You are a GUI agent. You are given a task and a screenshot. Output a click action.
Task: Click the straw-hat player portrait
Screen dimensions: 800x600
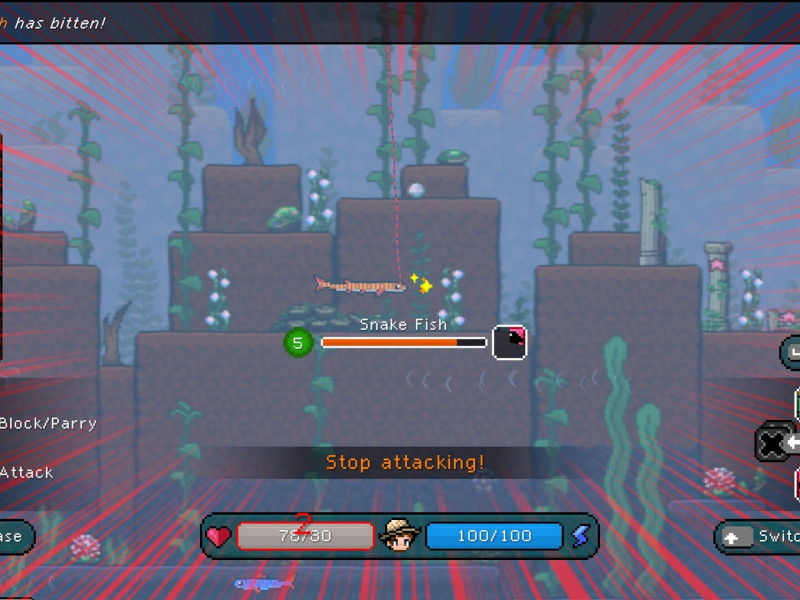pyautogui.click(x=400, y=537)
